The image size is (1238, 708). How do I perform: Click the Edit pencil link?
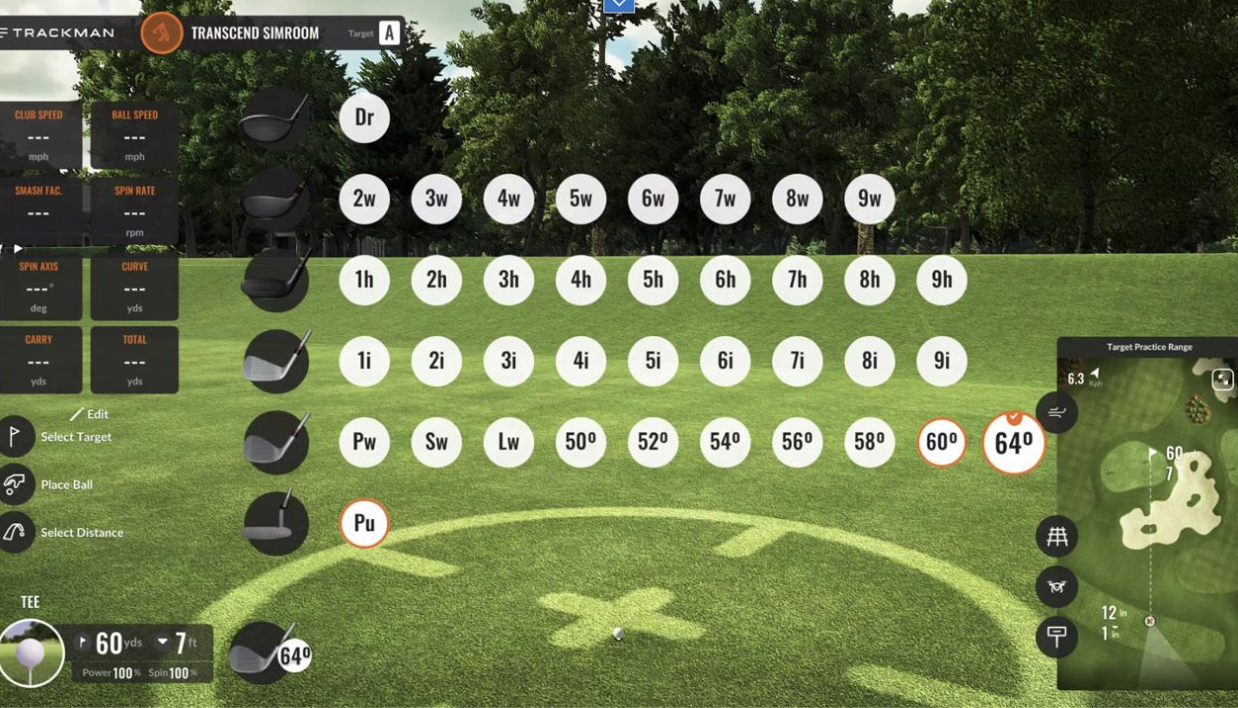(89, 414)
